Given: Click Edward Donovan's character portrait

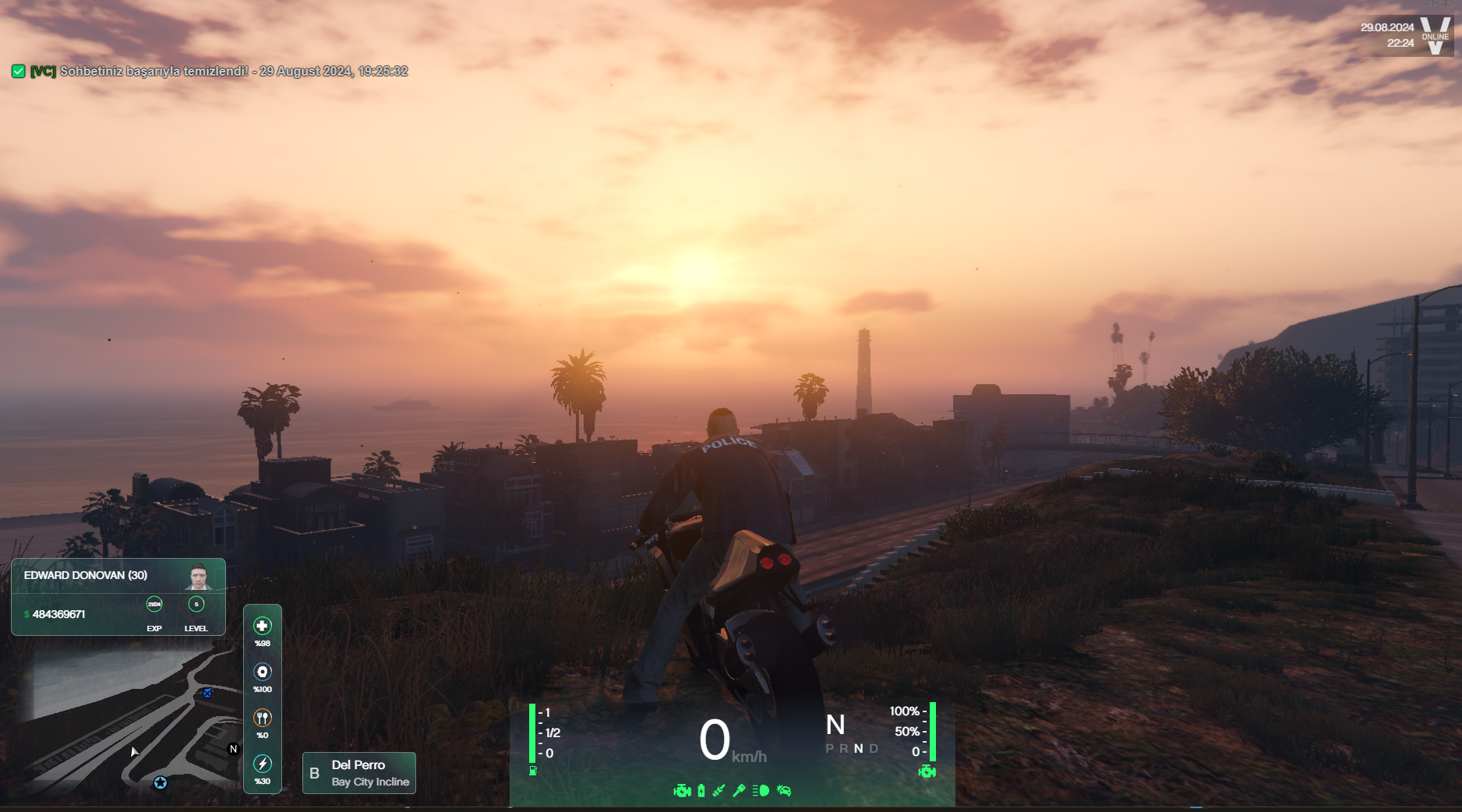Looking at the screenshot, I should (199, 577).
